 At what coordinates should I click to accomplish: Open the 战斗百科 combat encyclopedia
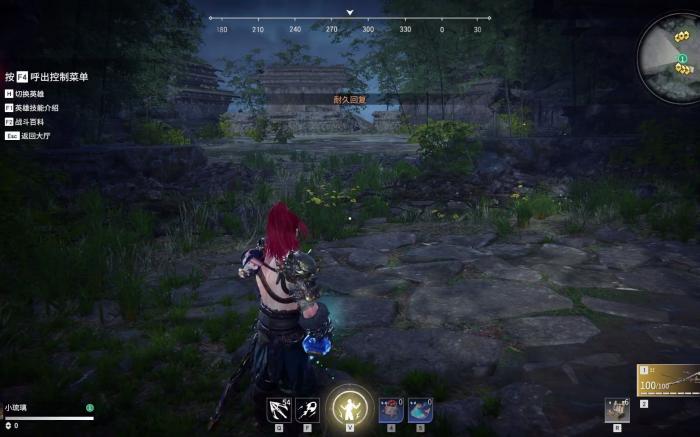[29, 120]
